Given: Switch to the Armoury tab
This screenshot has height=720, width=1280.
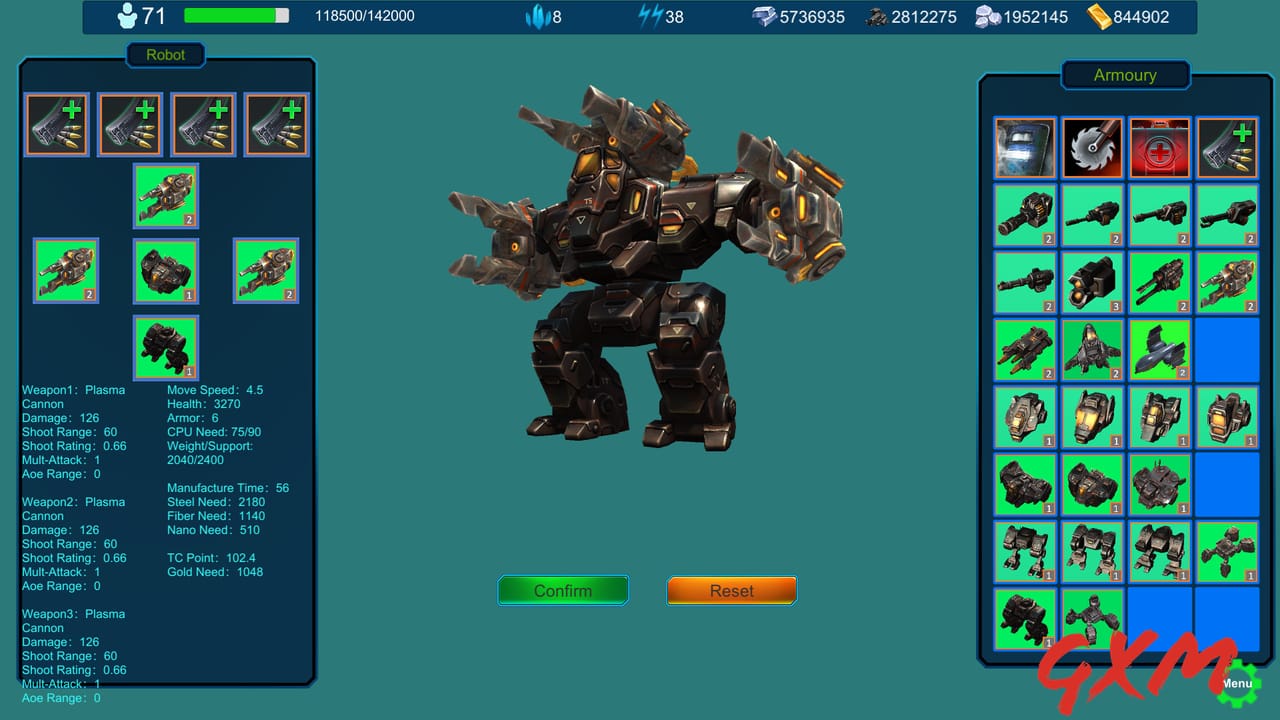Looking at the screenshot, I should [x=1125, y=75].
